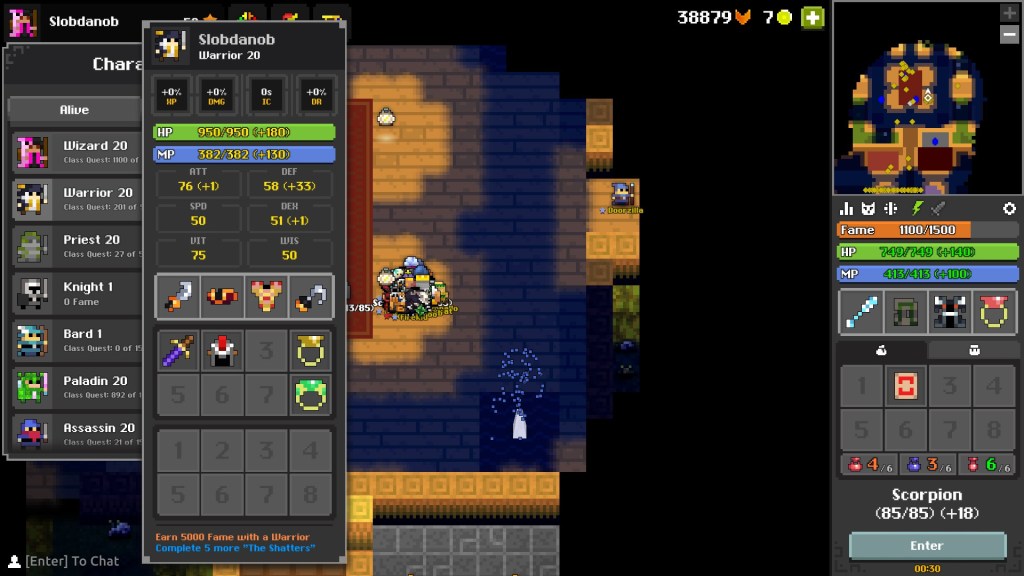Select the equipped gold ring with red gem
Image resolution: width=1024 pixels, height=576 pixels.
[x=995, y=312]
